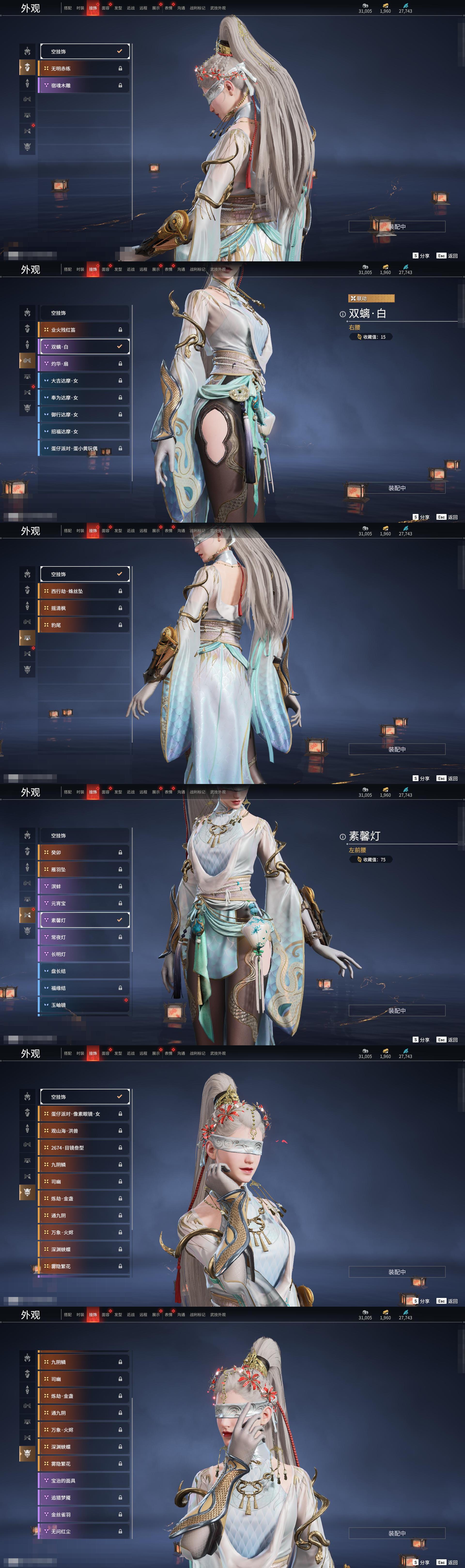Image resolution: width=465 pixels, height=1568 pixels.
Task: Deselect the equipped checkmark on 双螭·白
Action: 119,346
